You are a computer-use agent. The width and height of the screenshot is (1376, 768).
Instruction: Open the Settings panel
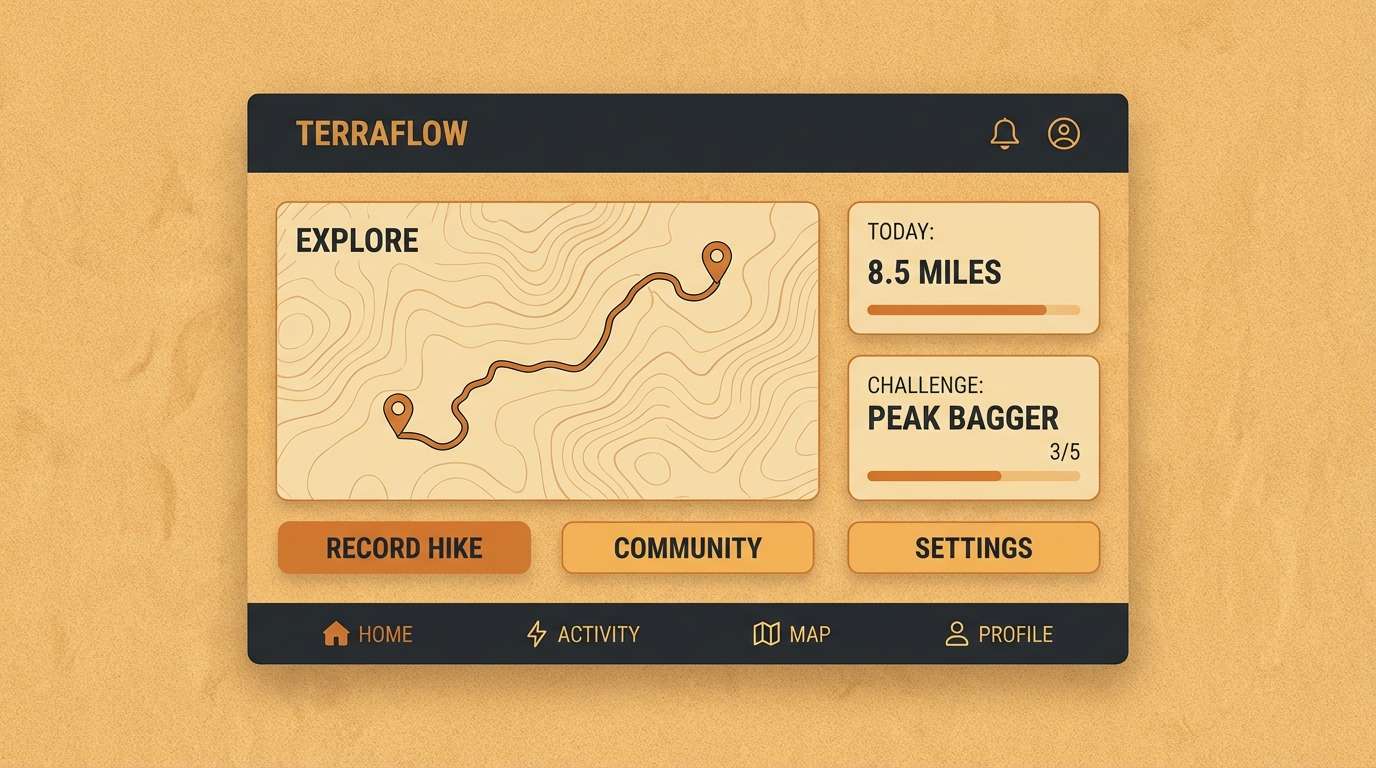pyautogui.click(x=973, y=547)
